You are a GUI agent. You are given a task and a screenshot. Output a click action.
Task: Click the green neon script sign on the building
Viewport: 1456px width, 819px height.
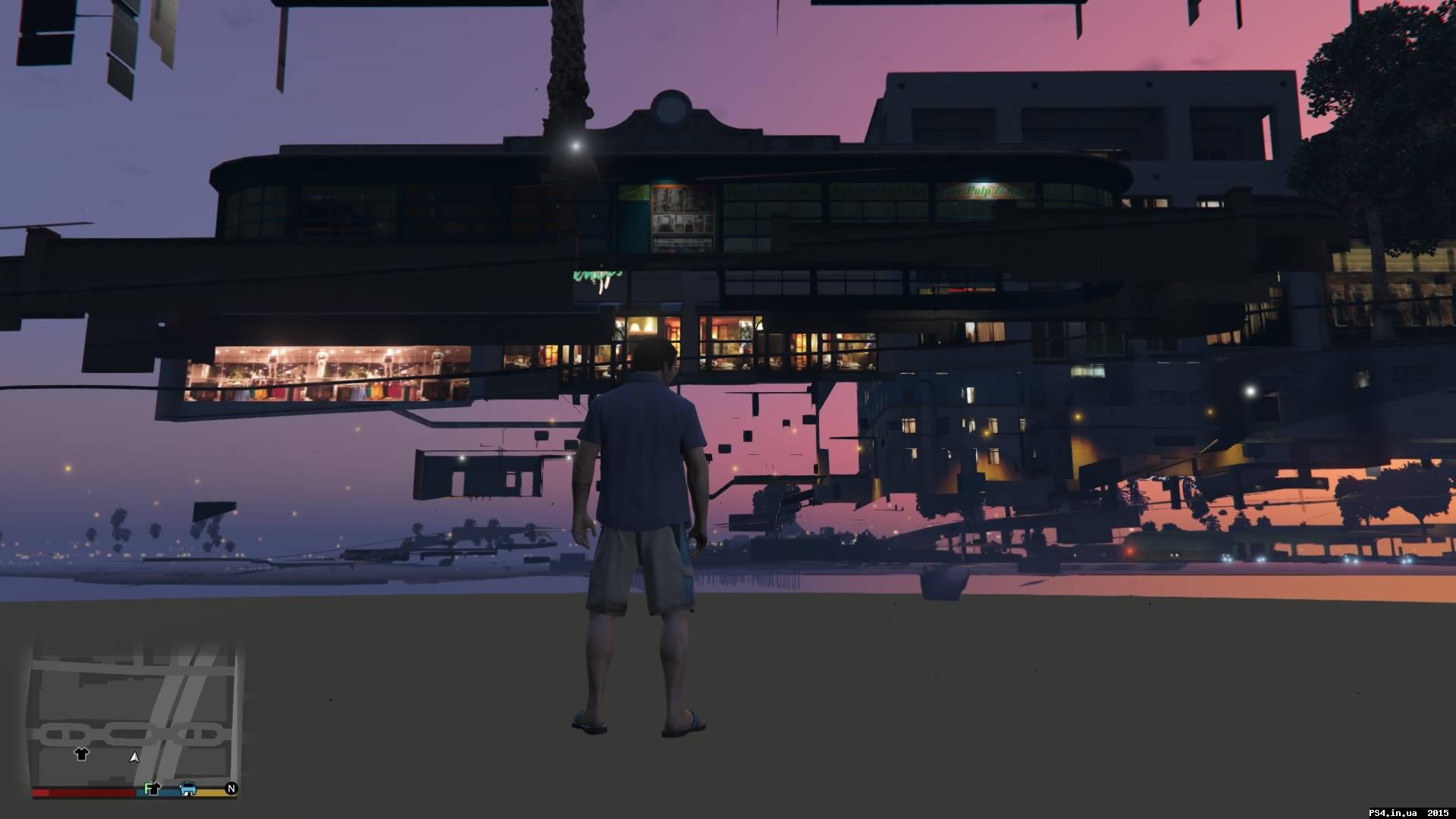pyautogui.click(x=595, y=275)
